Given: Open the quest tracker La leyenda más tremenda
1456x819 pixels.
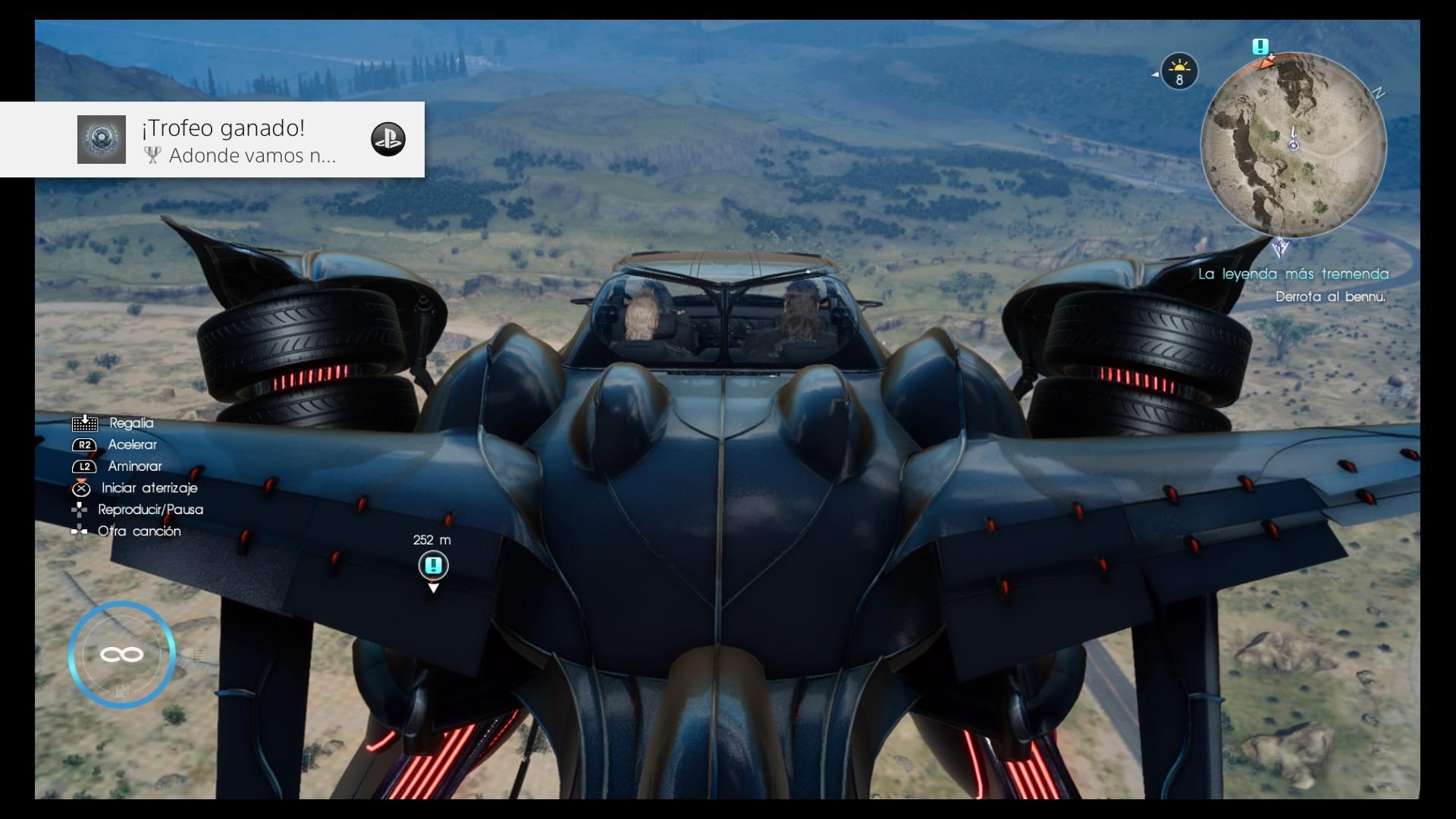Looking at the screenshot, I should 1293,274.
